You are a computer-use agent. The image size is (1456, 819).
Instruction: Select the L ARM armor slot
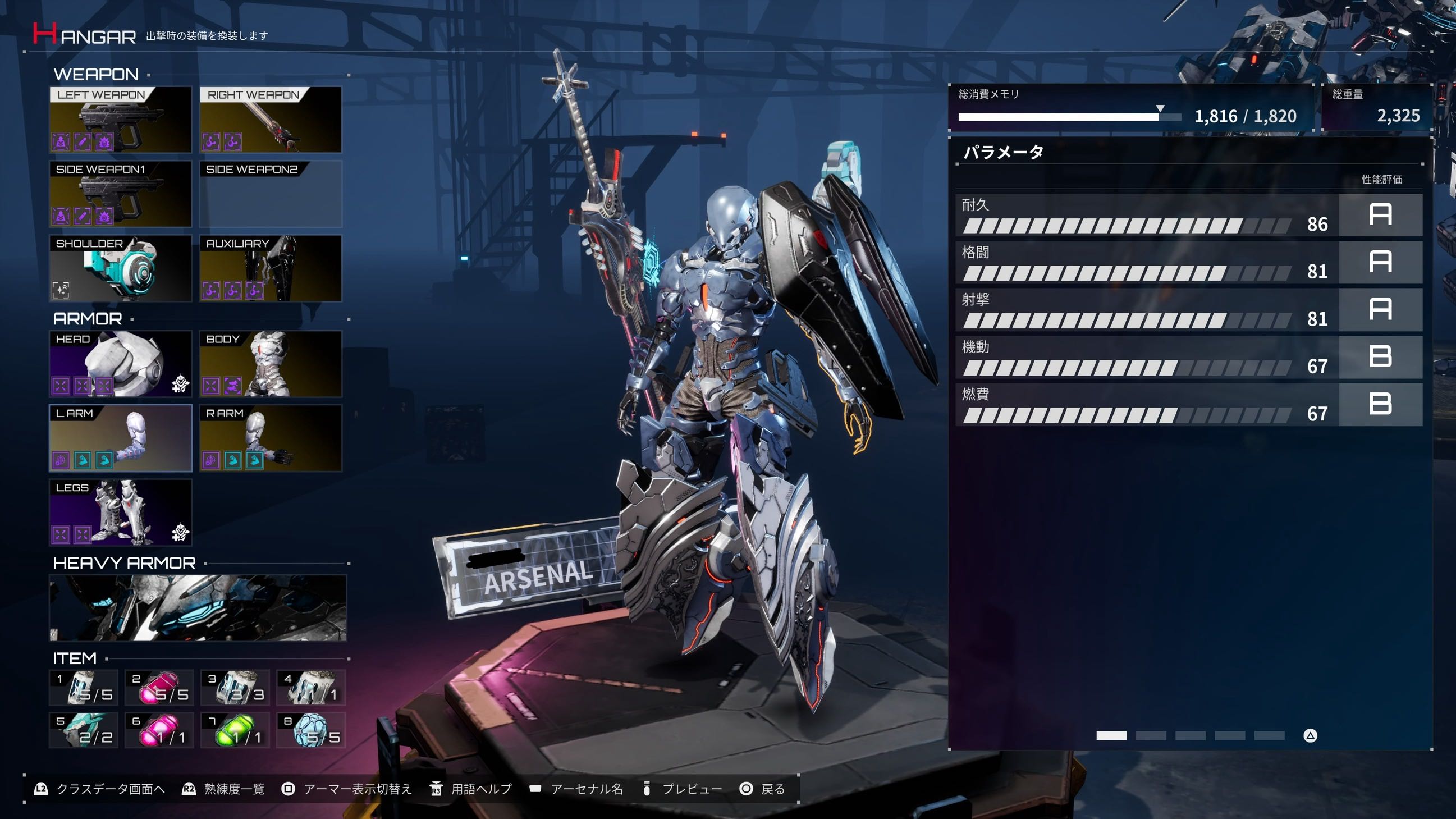pos(120,437)
